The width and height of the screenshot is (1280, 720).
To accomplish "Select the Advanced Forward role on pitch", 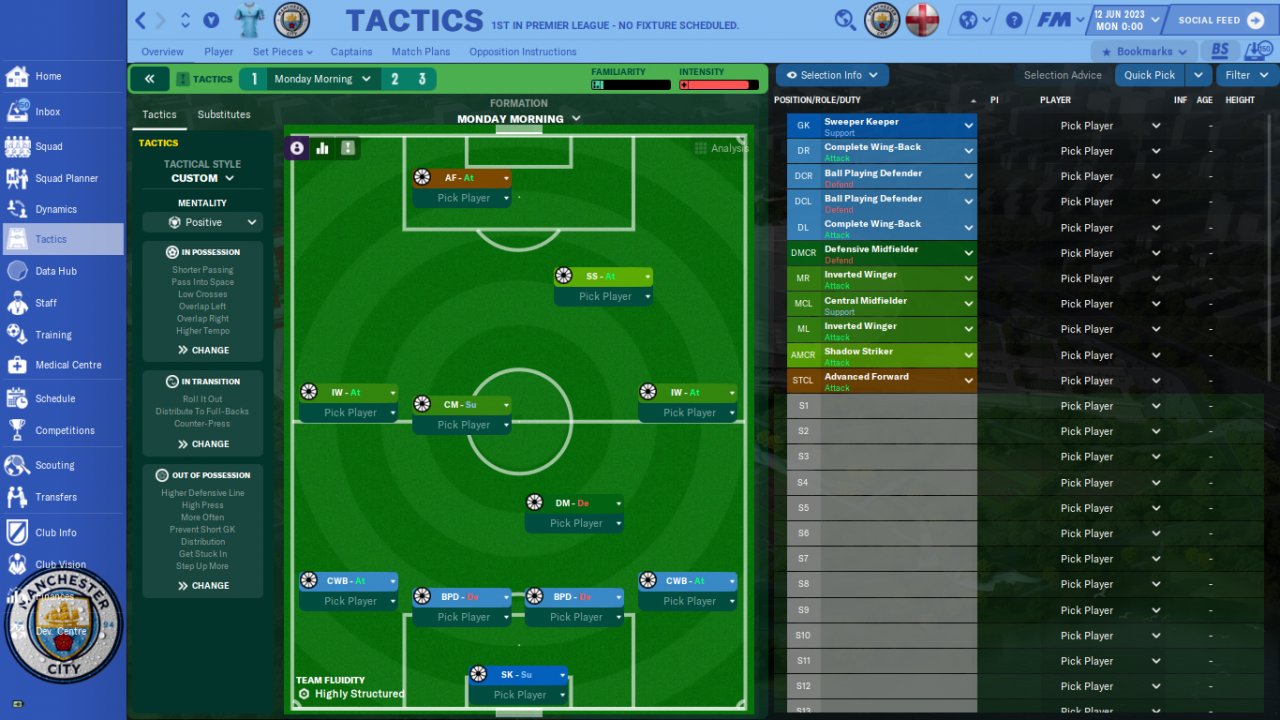I will click(461, 178).
